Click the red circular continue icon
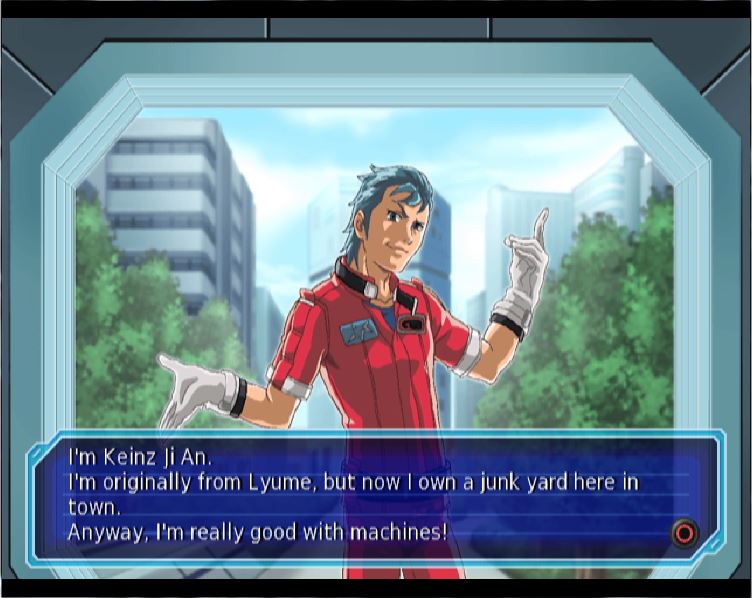This screenshot has width=752, height=598. [684, 532]
